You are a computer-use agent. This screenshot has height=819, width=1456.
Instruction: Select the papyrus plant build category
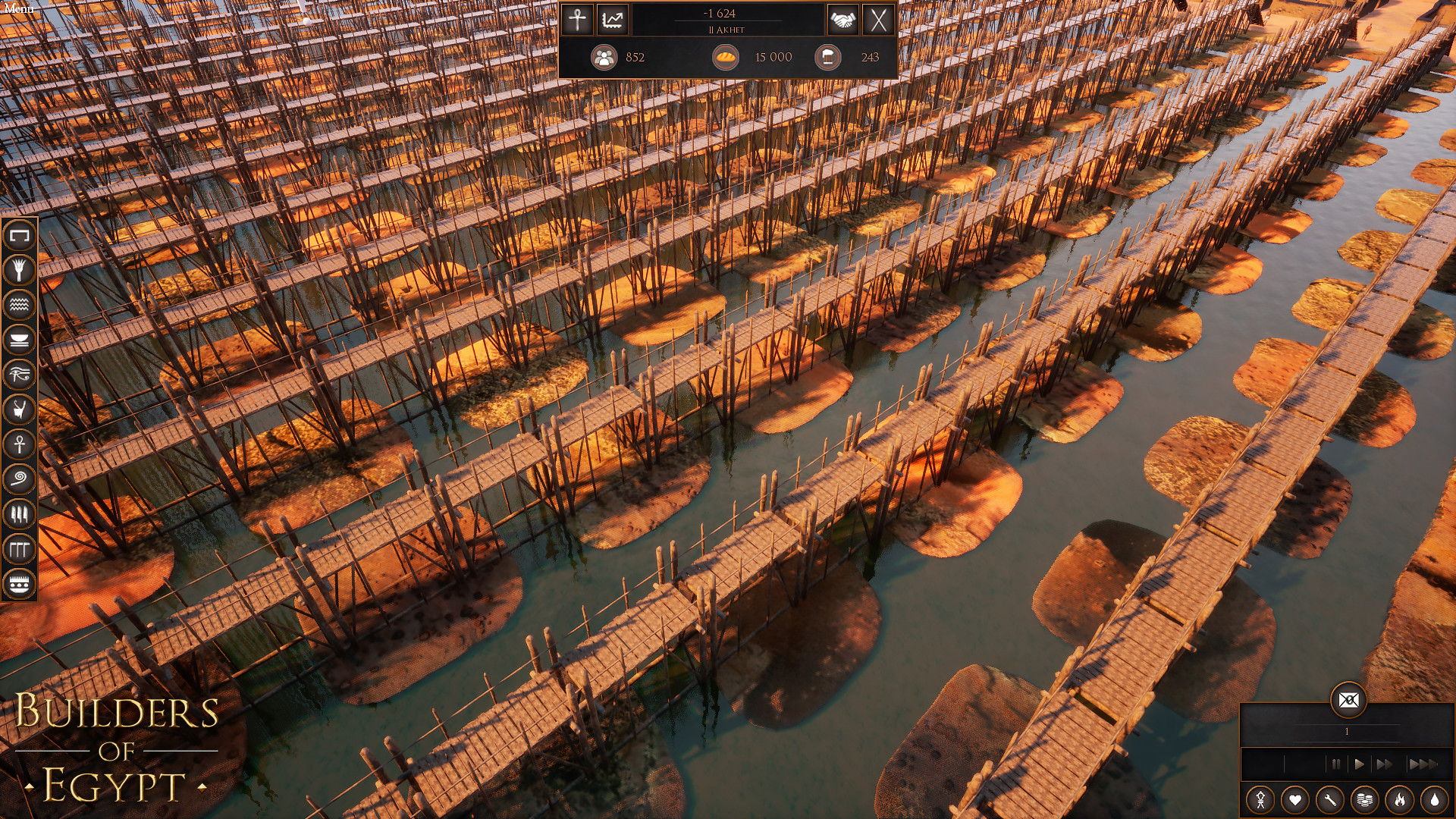point(20,270)
